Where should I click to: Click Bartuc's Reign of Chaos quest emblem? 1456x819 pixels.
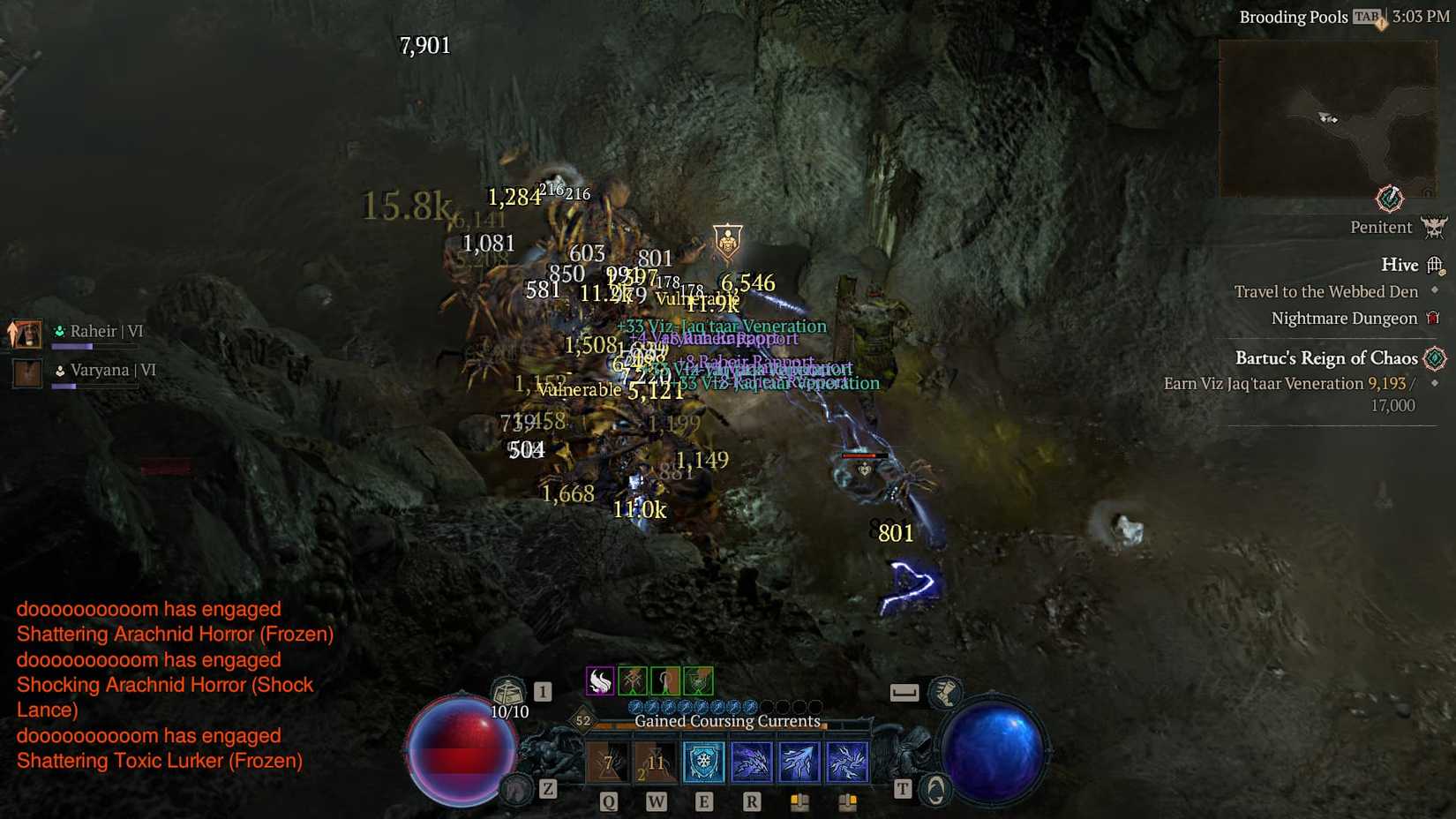tap(1436, 359)
